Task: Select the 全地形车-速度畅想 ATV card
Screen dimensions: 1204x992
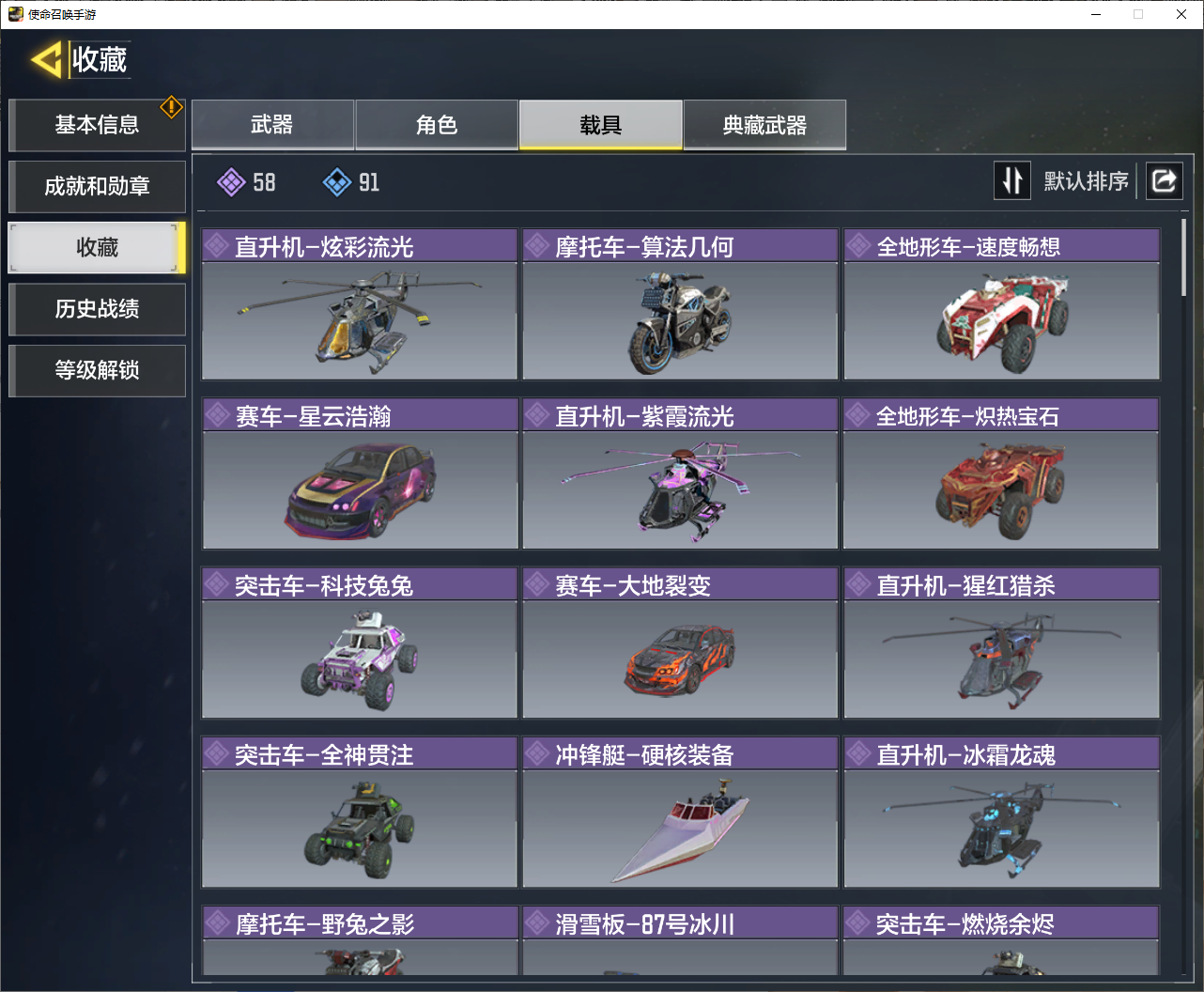Action: click(x=1001, y=304)
